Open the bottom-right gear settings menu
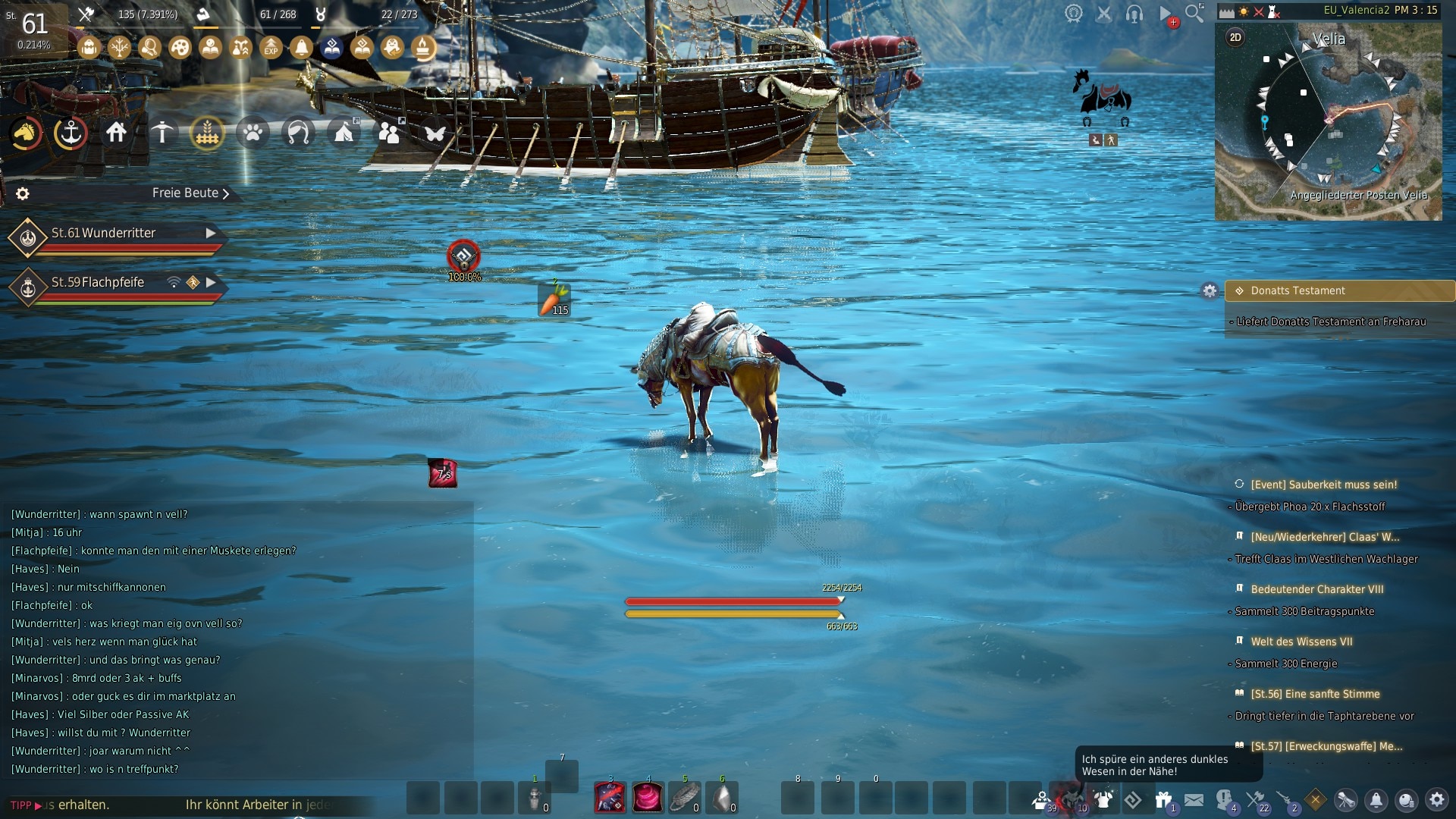The image size is (1456, 819). coord(1436,799)
